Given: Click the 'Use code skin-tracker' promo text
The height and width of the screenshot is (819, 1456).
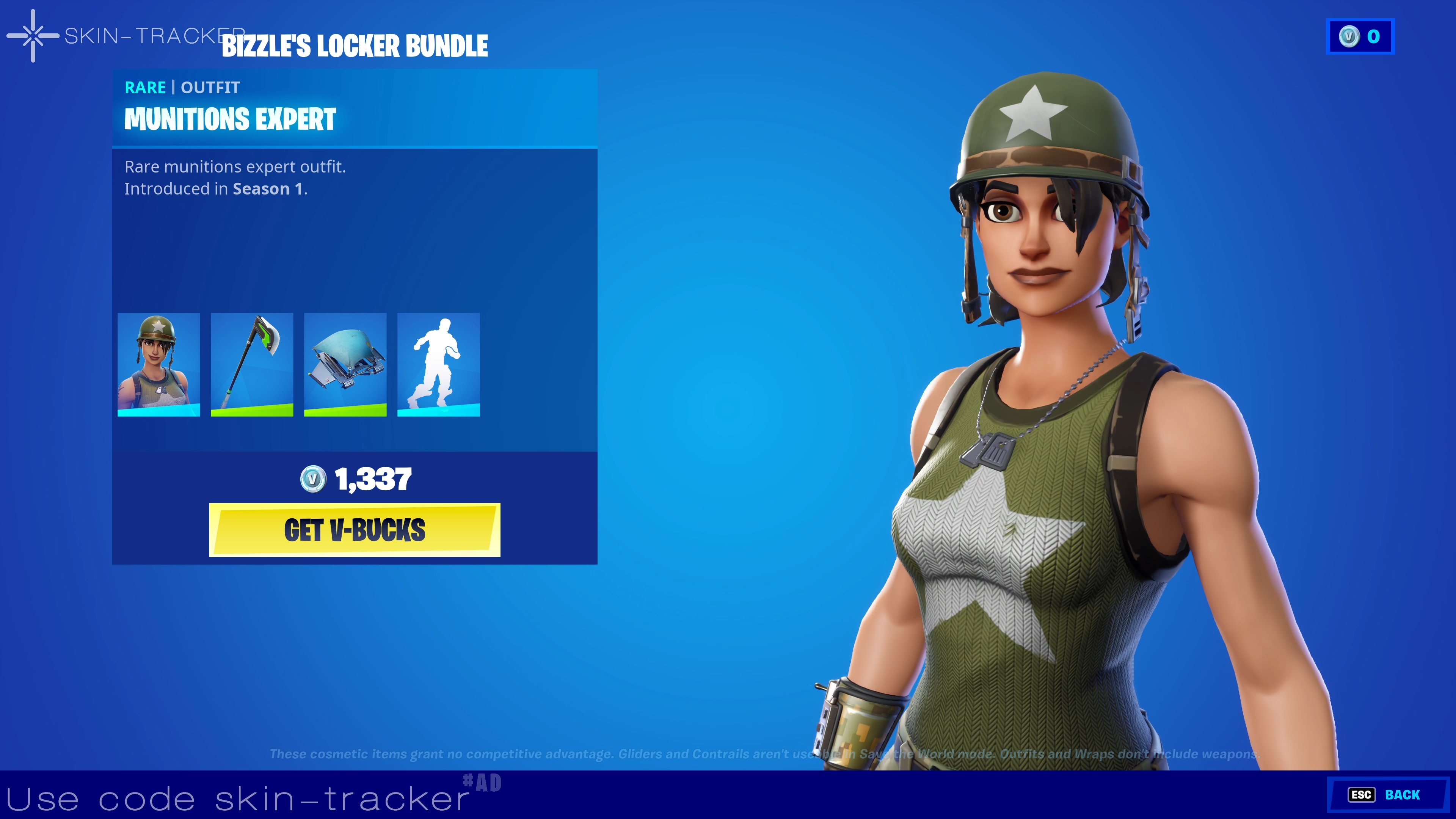Looking at the screenshot, I should tap(237, 798).
